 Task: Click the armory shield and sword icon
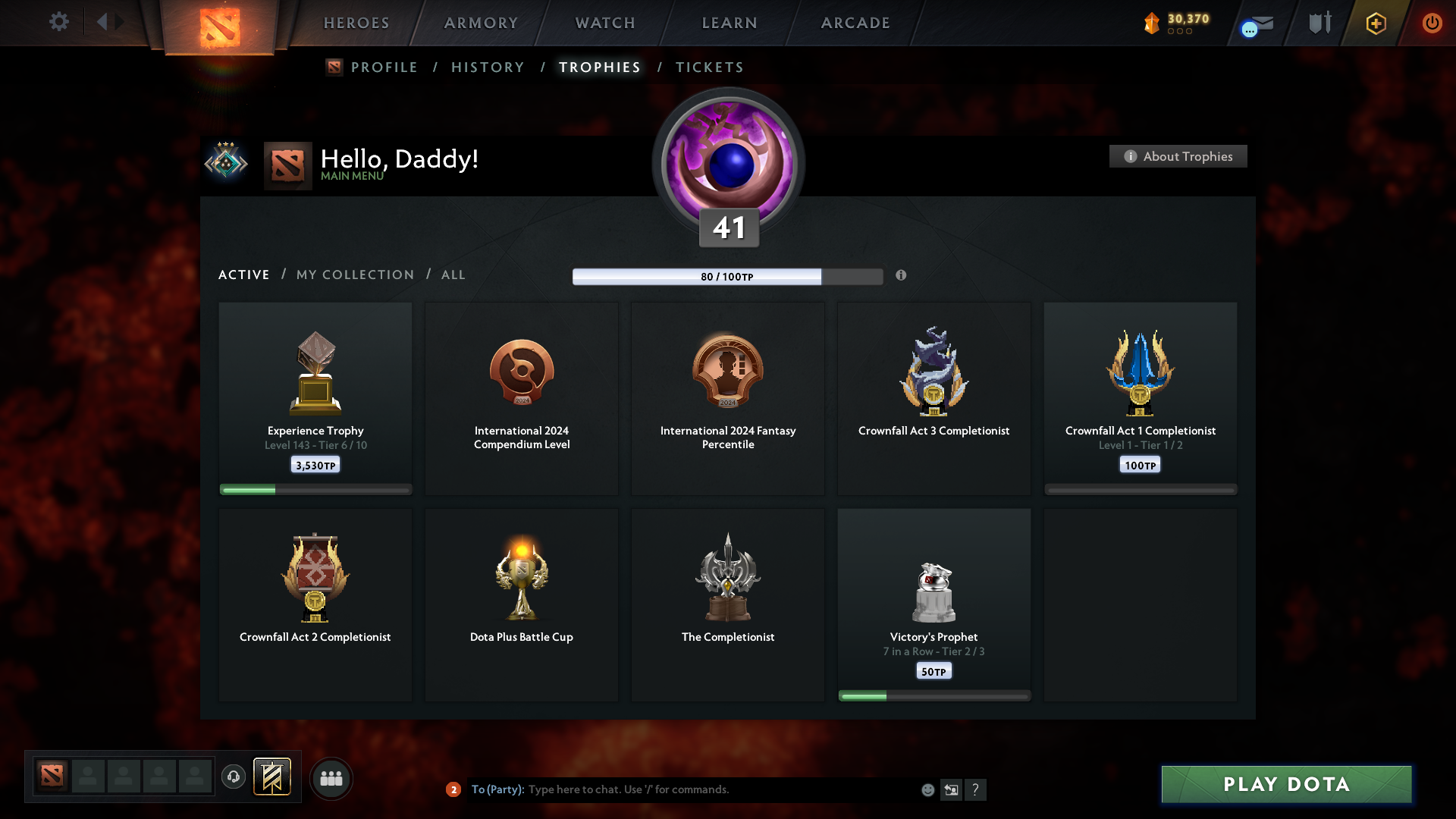click(1319, 22)
